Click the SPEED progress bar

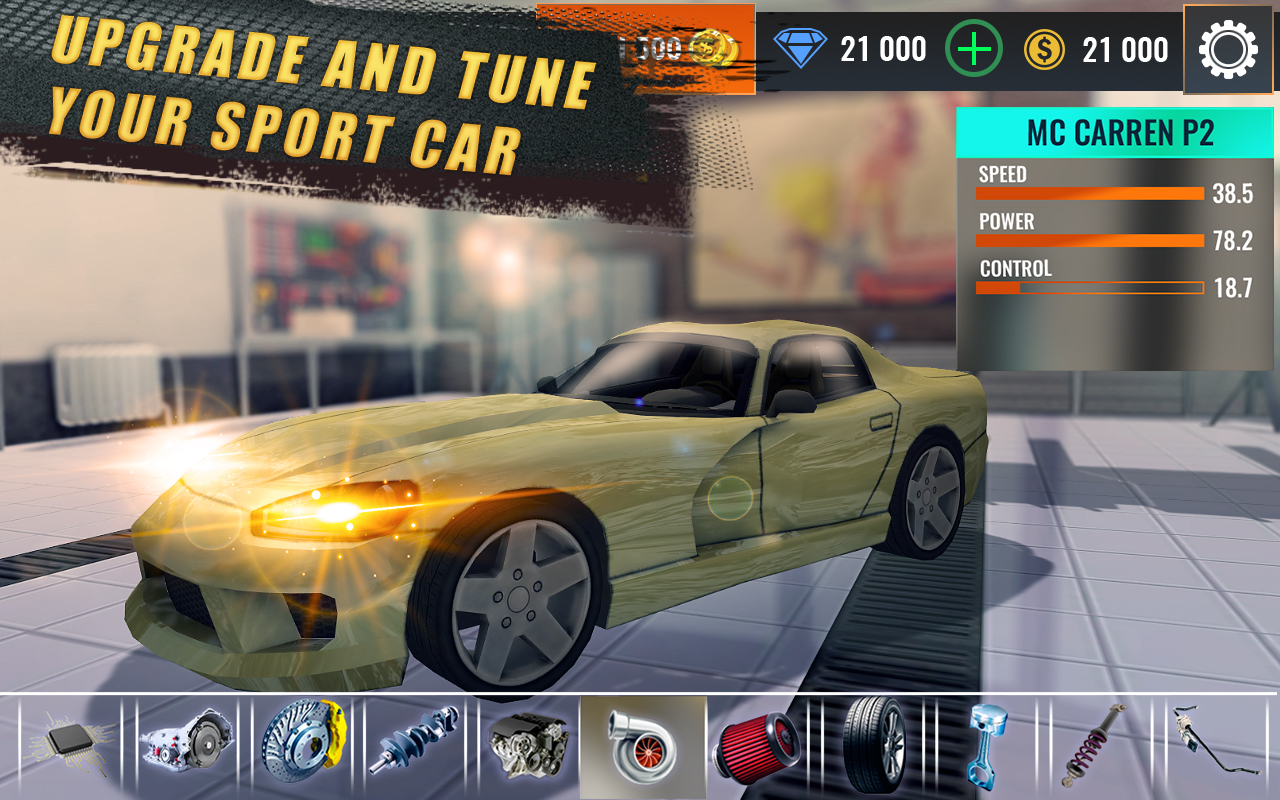(x=1090, y=194)
